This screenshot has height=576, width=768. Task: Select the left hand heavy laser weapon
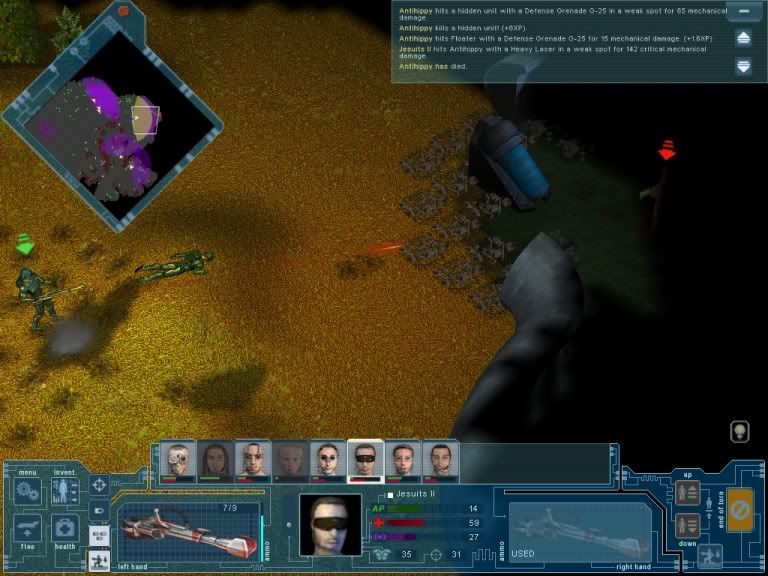coord(186,526)
